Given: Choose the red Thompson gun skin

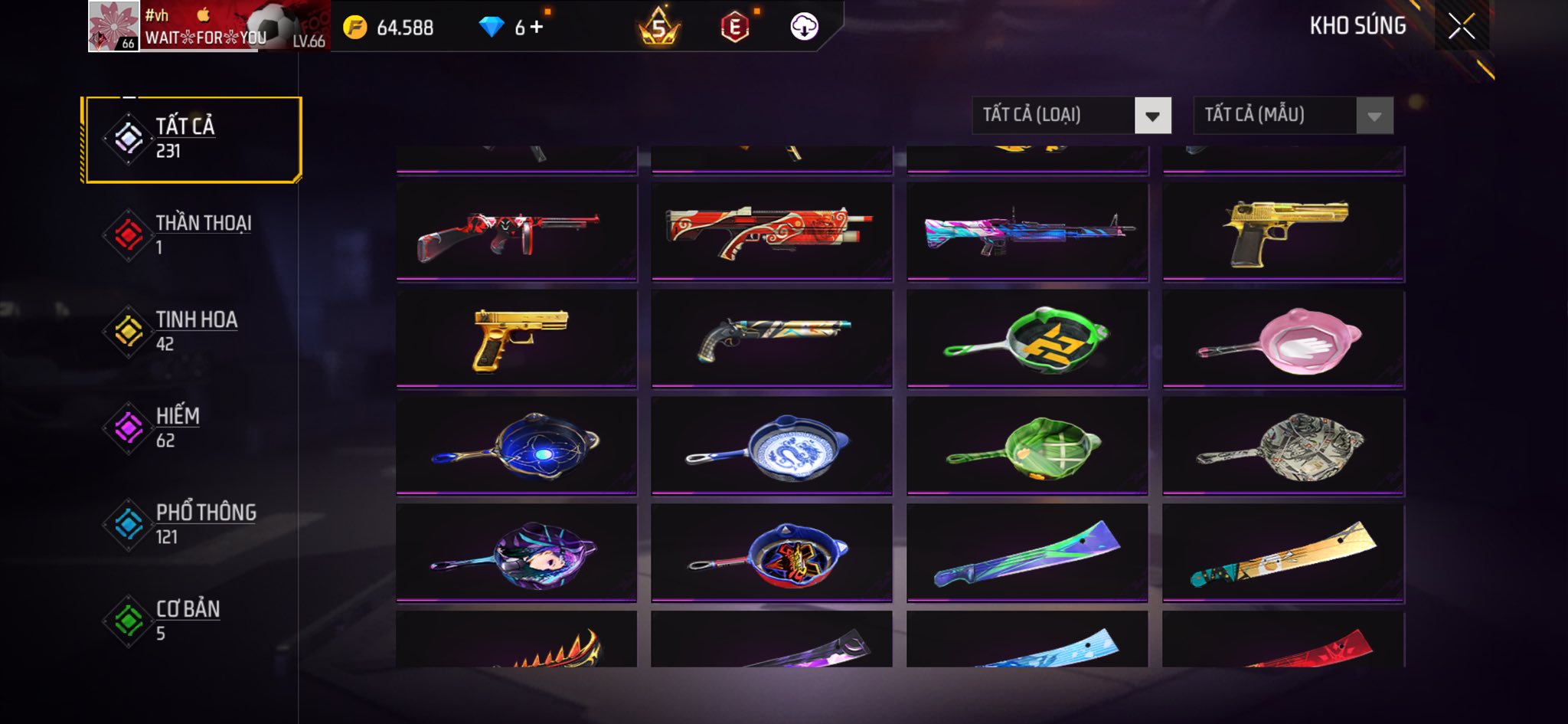Looking at the screenshot, I should click(517, 231).
